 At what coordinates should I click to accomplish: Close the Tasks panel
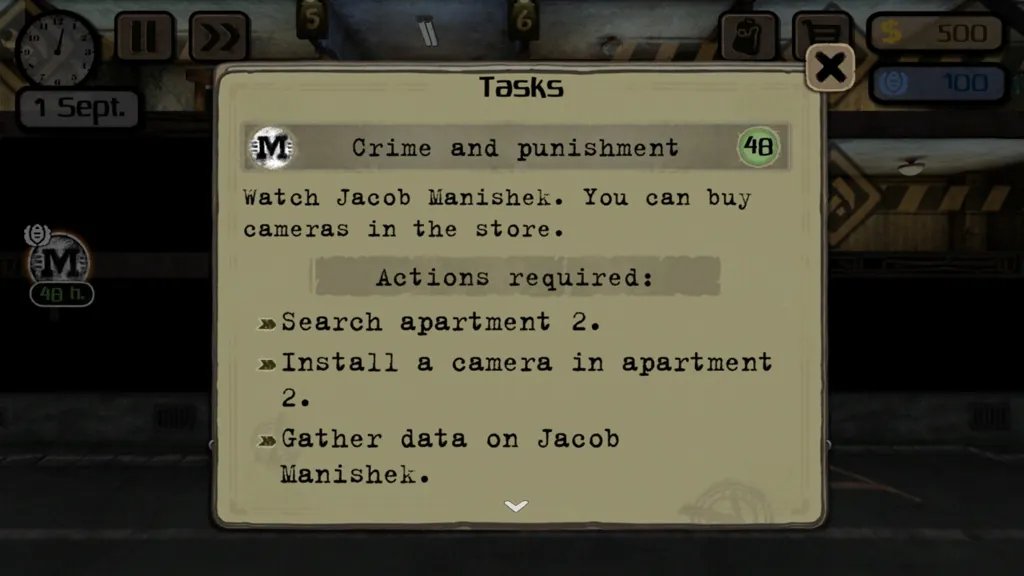830,68
